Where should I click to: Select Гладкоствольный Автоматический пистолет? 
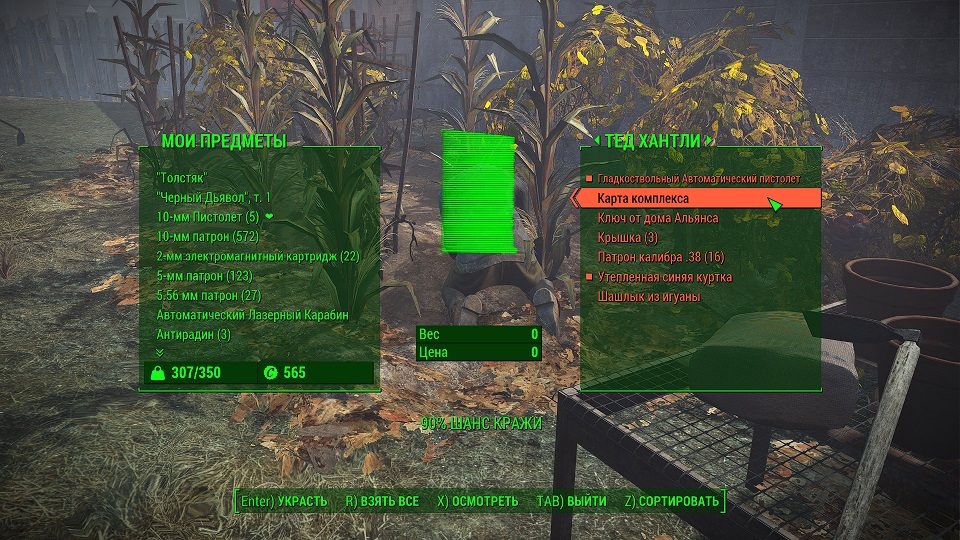point(698,179)
